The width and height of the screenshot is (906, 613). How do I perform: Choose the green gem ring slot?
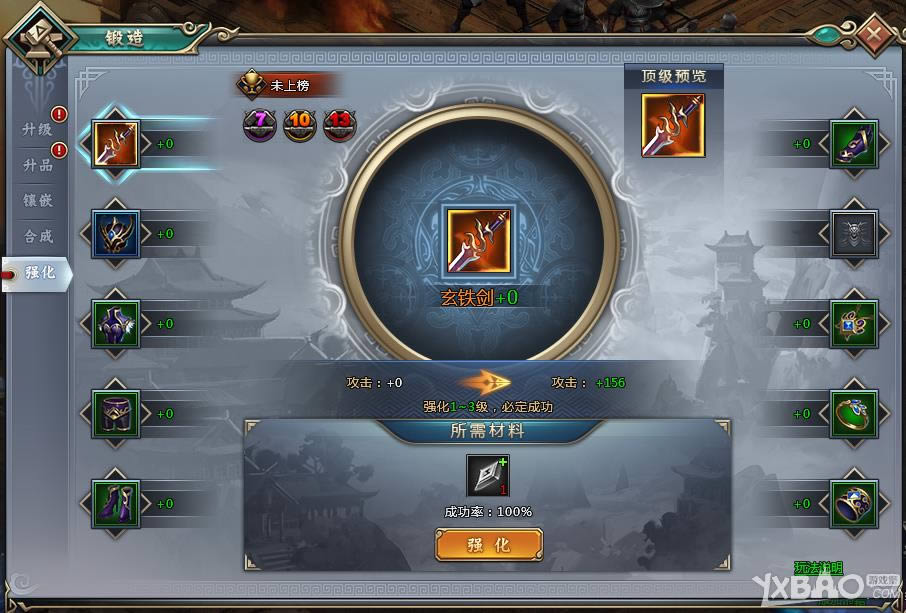[854, 414]
